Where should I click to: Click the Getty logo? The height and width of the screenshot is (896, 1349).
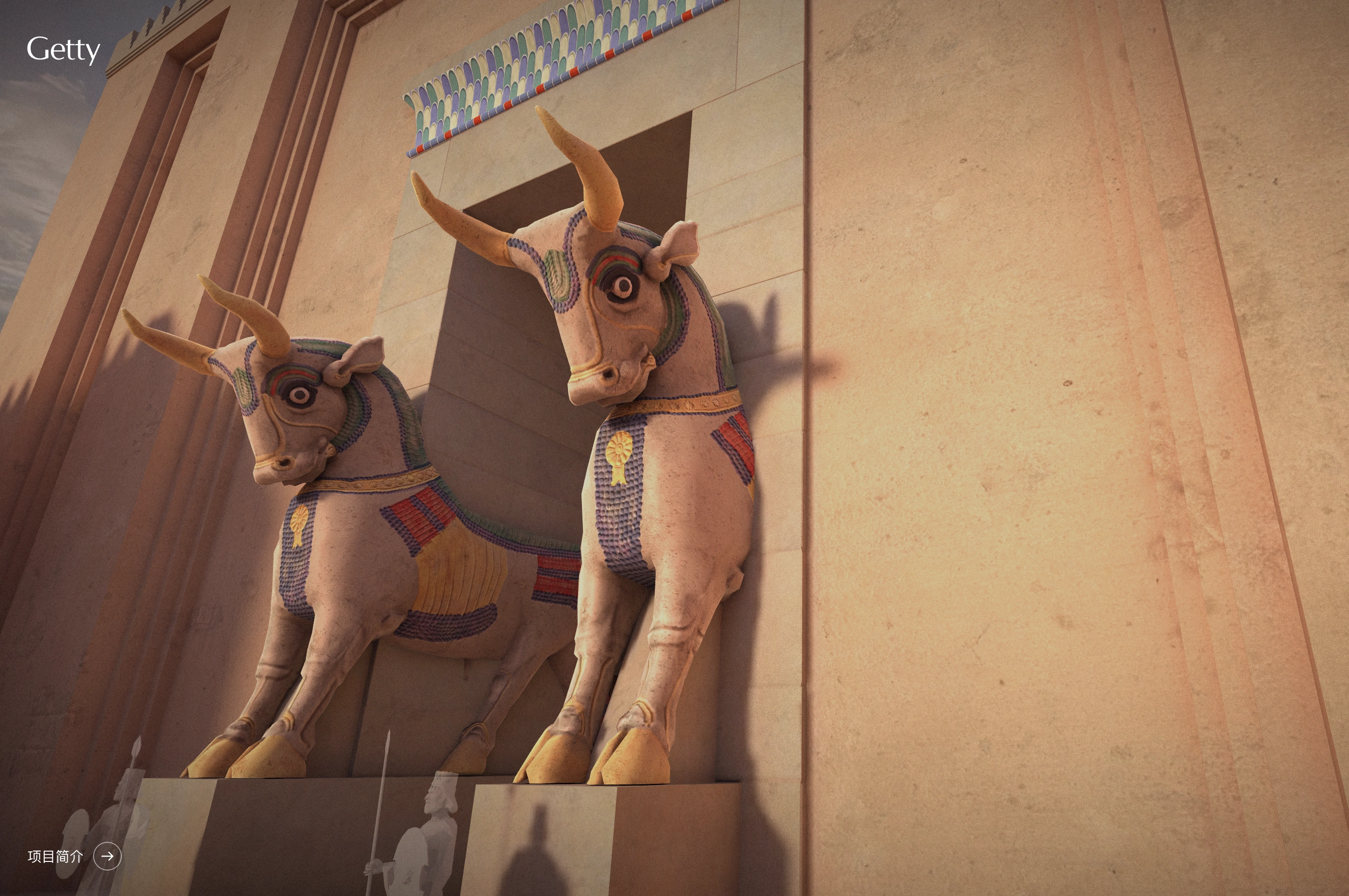[63, 50]
